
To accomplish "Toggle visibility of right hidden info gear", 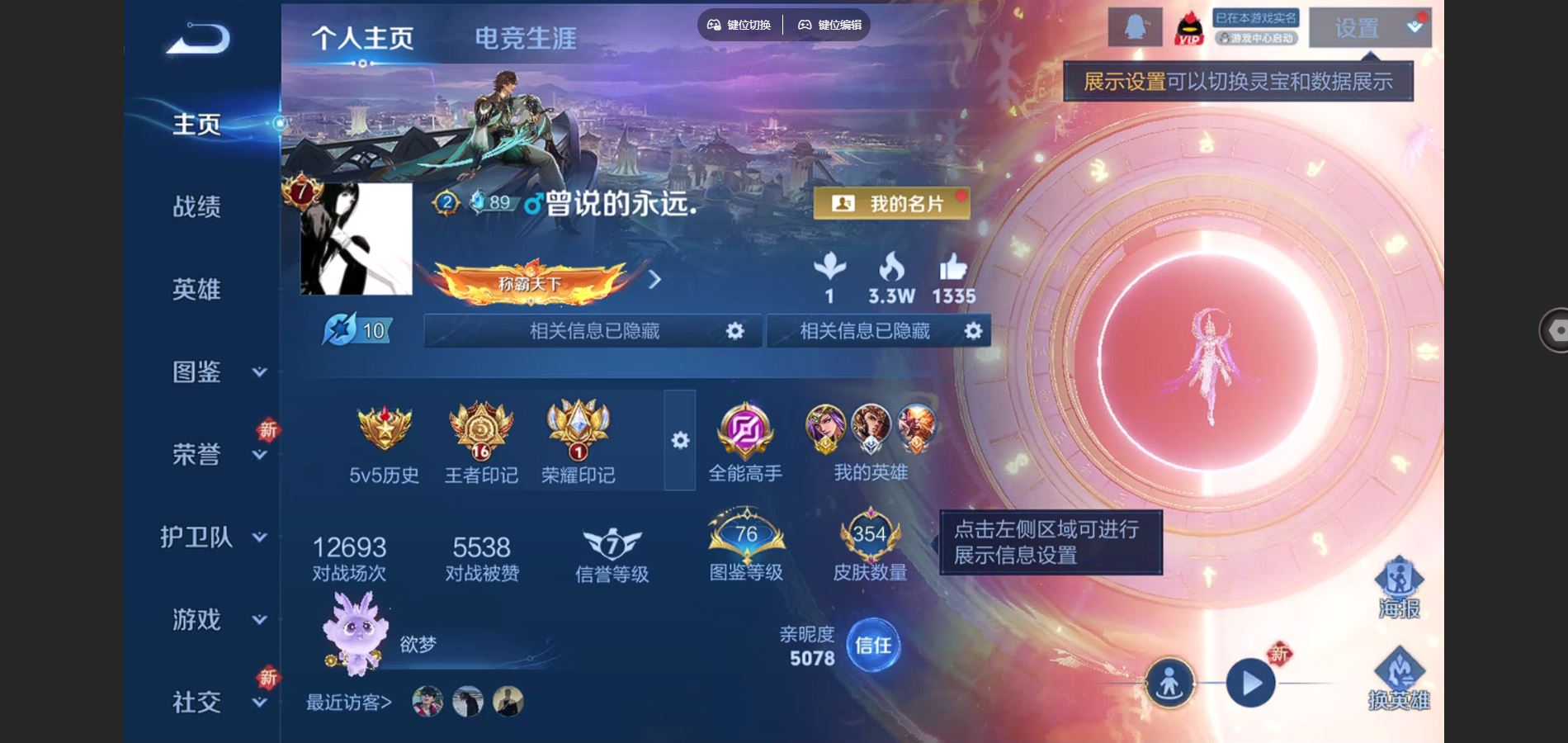I will coord(974,330).
